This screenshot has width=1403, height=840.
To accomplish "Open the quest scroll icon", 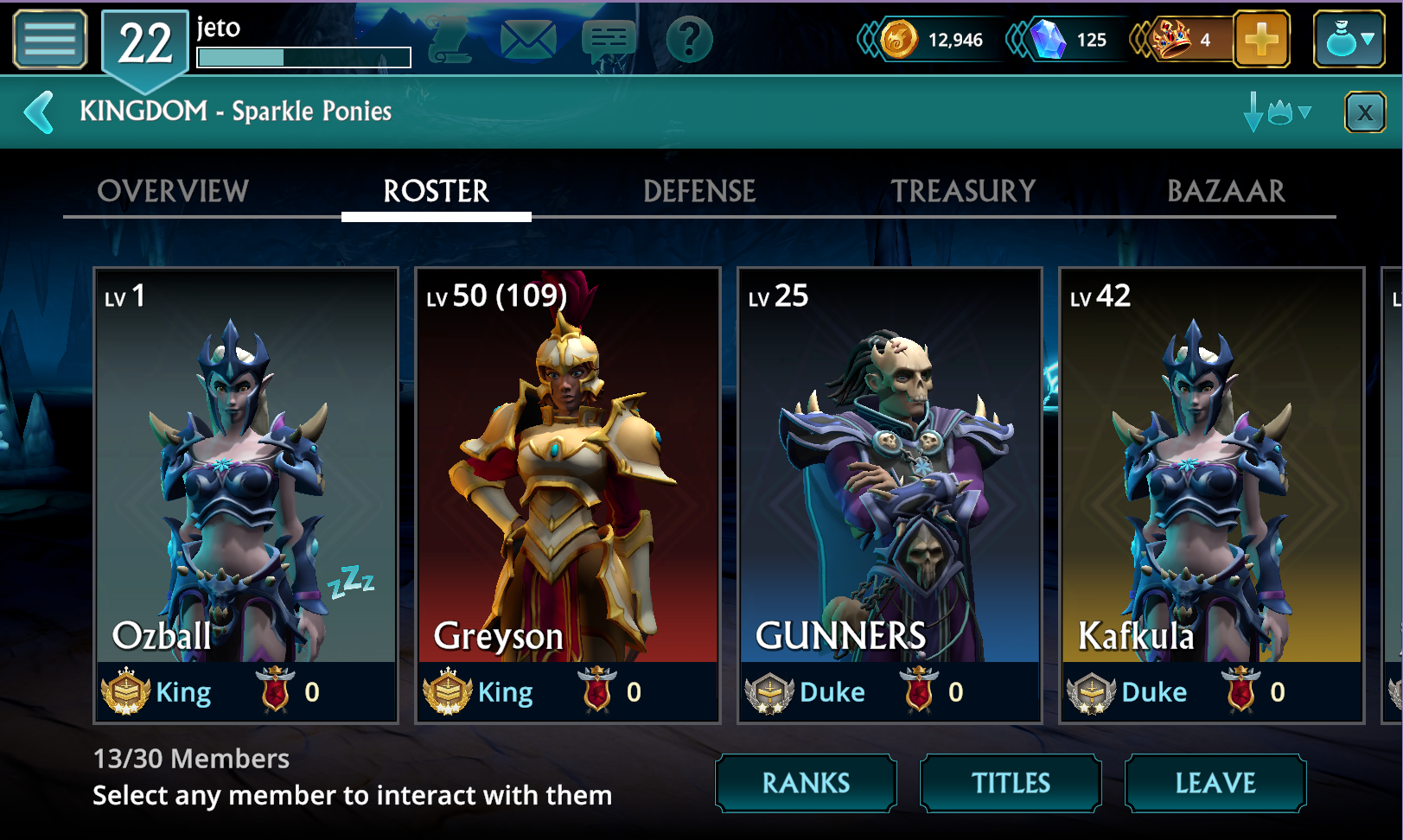I will click(450, 39).
